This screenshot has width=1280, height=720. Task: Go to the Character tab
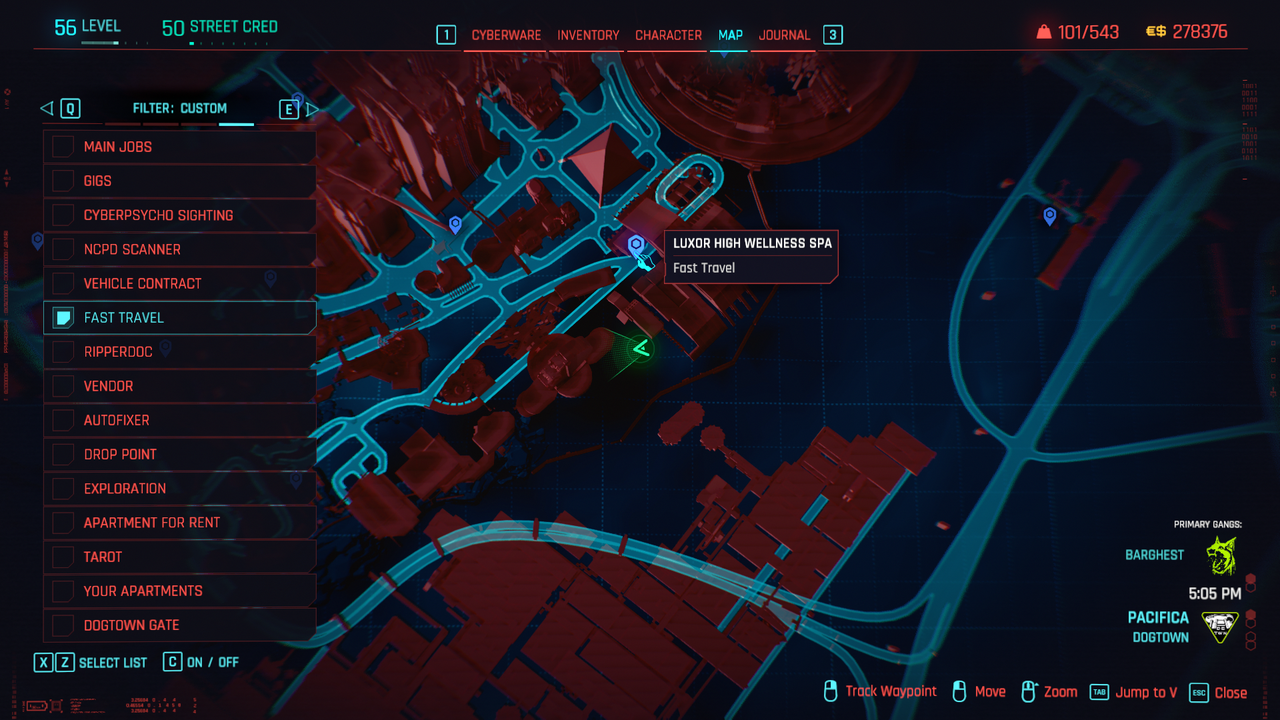pyautogui.click(x=668, y=35)
